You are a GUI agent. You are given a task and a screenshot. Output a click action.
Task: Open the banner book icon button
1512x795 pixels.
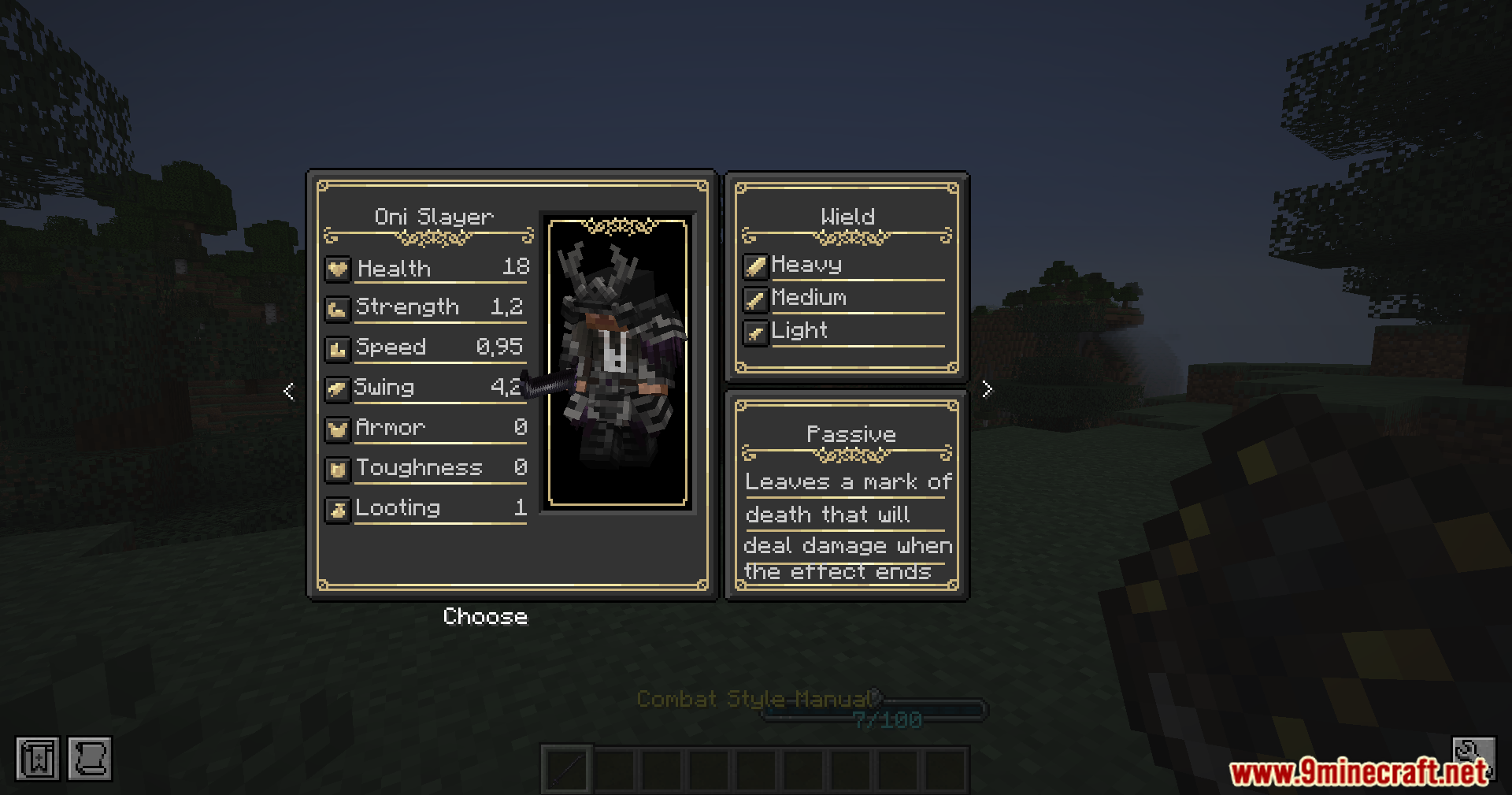point(37,759)
